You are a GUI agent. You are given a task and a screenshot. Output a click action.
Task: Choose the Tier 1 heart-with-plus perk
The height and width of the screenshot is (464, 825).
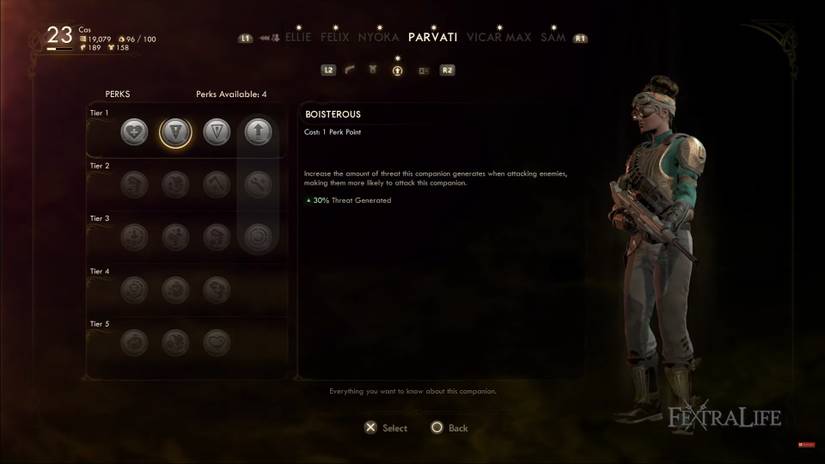click(134, 132)
